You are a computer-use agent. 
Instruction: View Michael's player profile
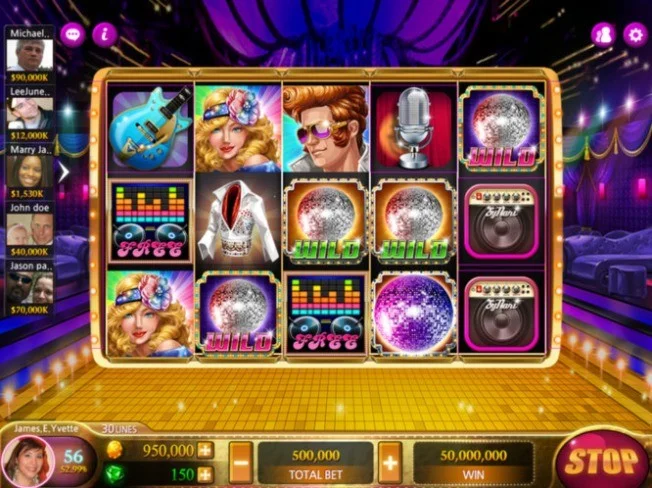pyautogui.click(x=28, y=54)
